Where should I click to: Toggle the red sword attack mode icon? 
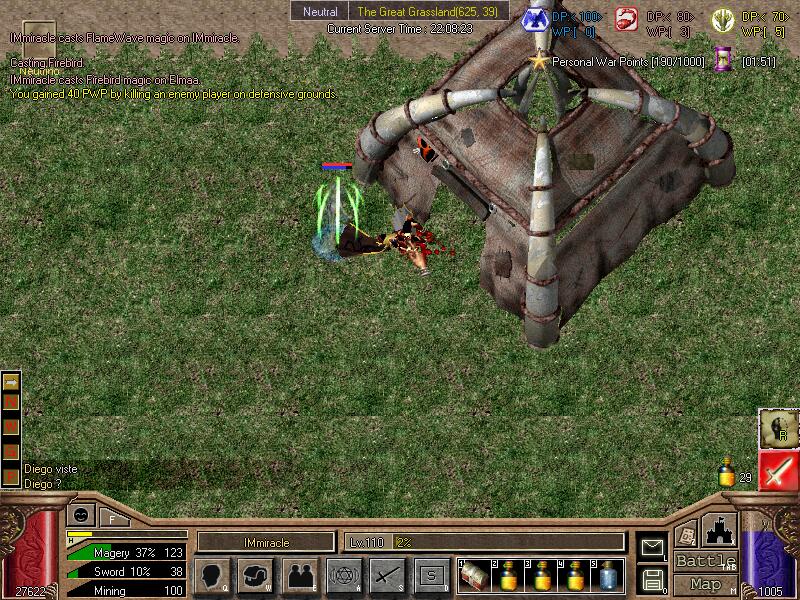click(775, 470)
